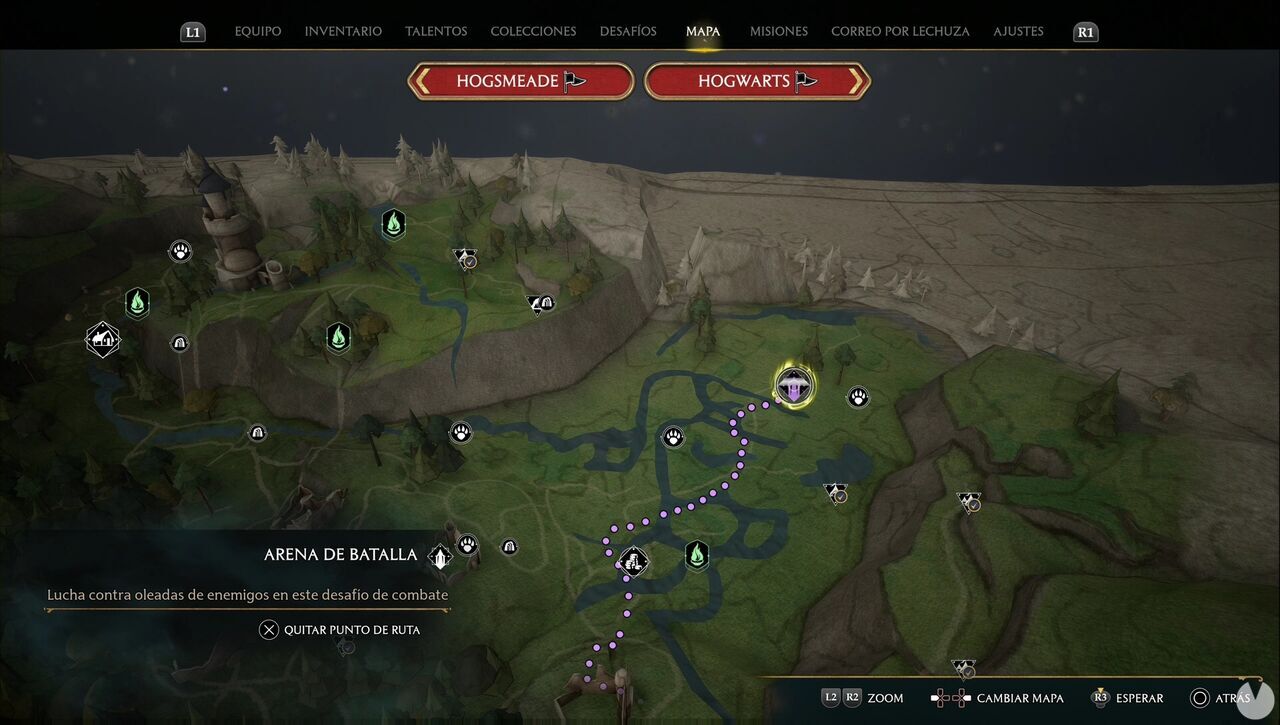
Task: Open the AJUSTES menu
Action: coord(1018,31)
